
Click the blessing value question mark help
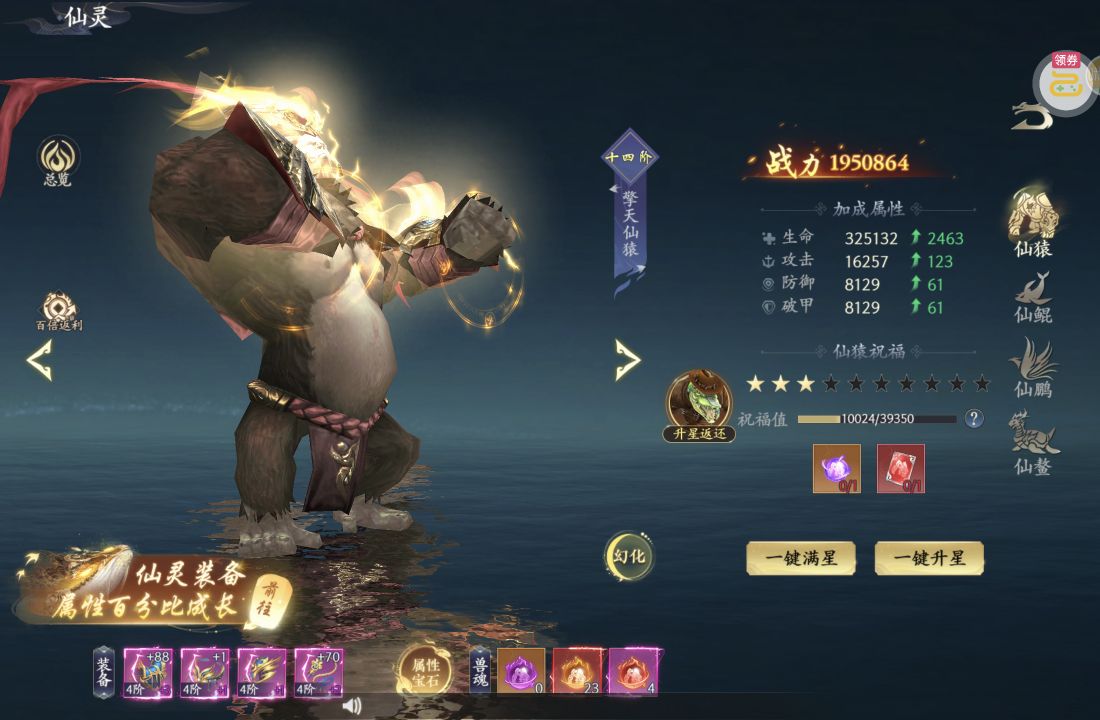pyautogui.click(x=974, y=419)
